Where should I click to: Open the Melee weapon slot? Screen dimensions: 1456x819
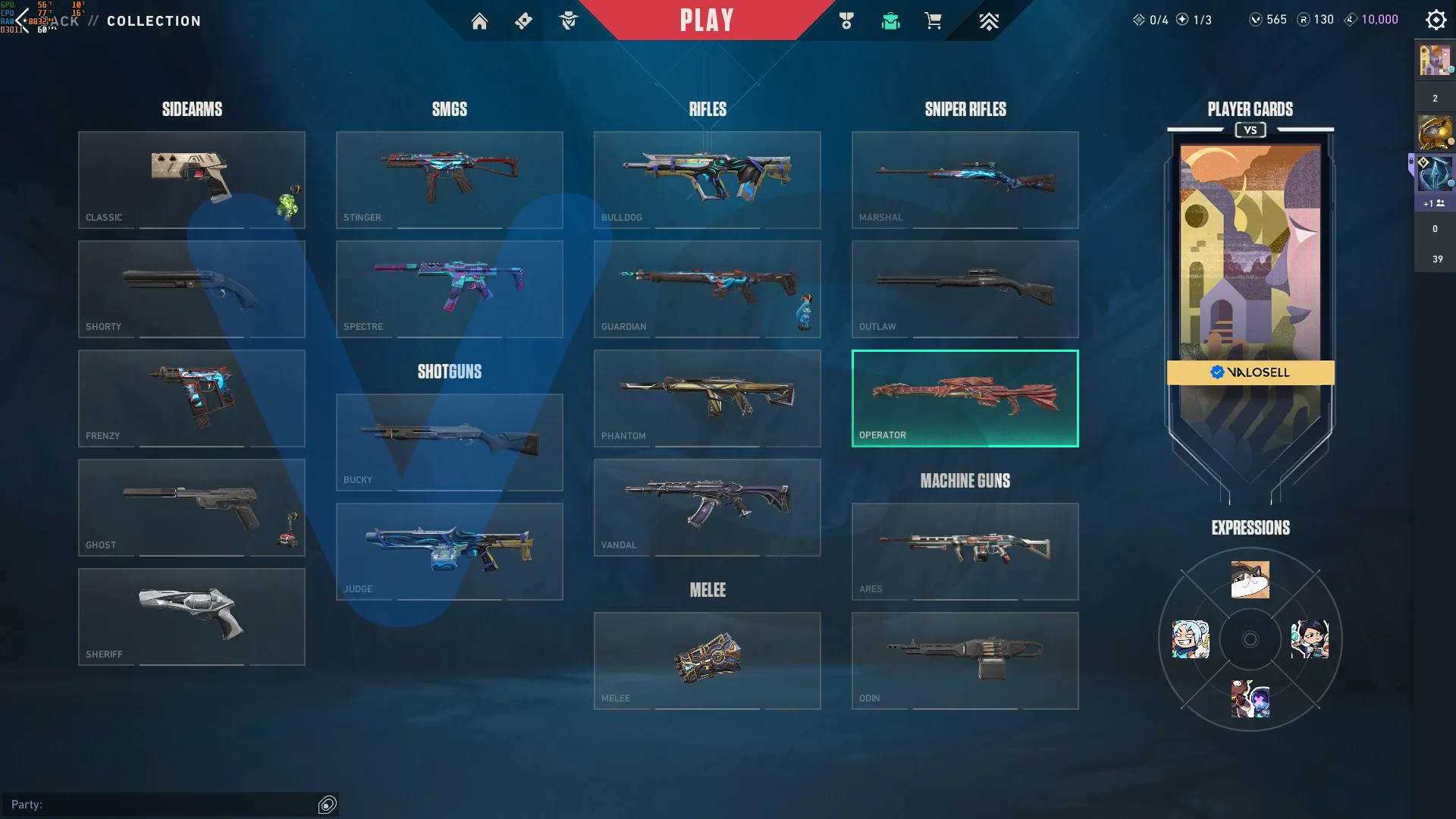point(708,661)
